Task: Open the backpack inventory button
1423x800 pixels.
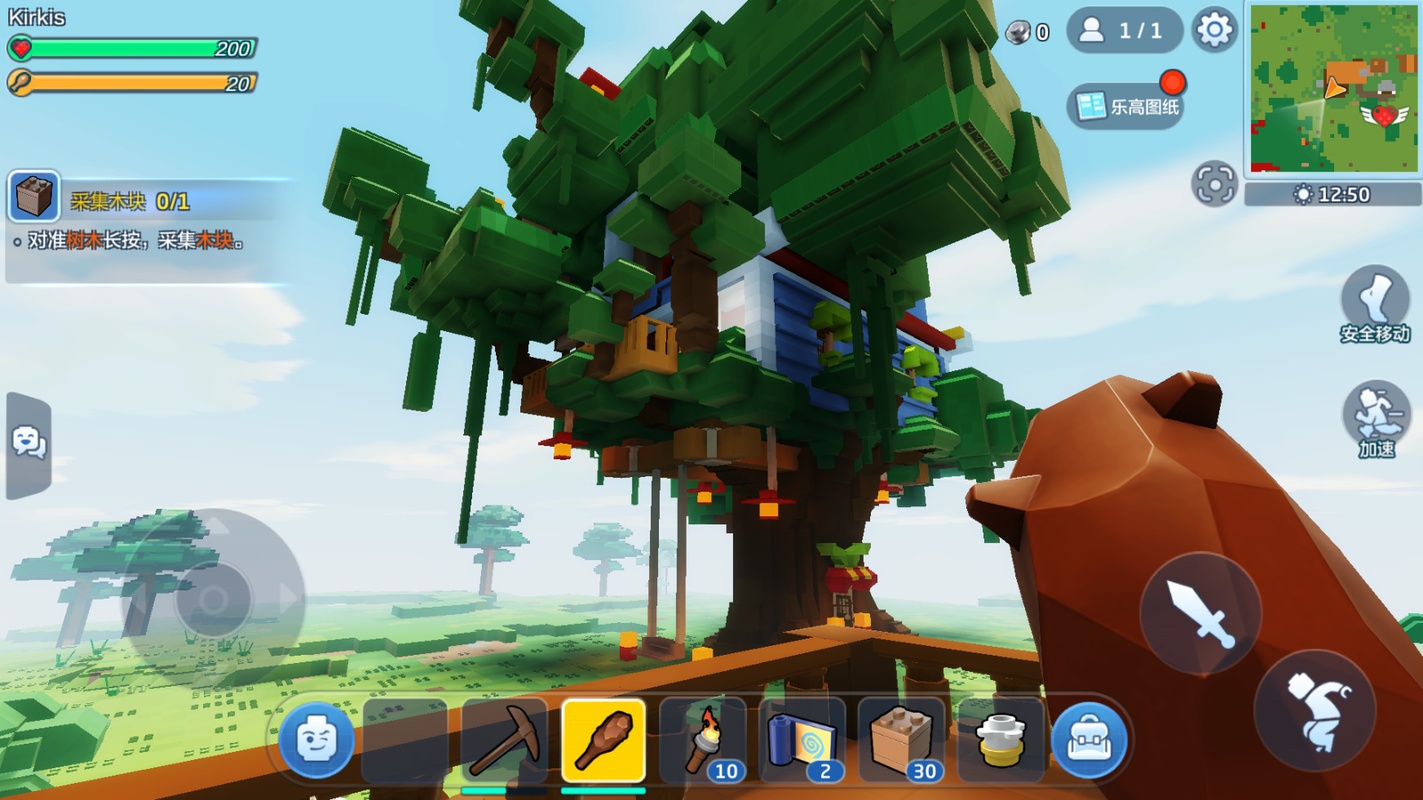Action: pyautogui.click(x=1089, y=741)
